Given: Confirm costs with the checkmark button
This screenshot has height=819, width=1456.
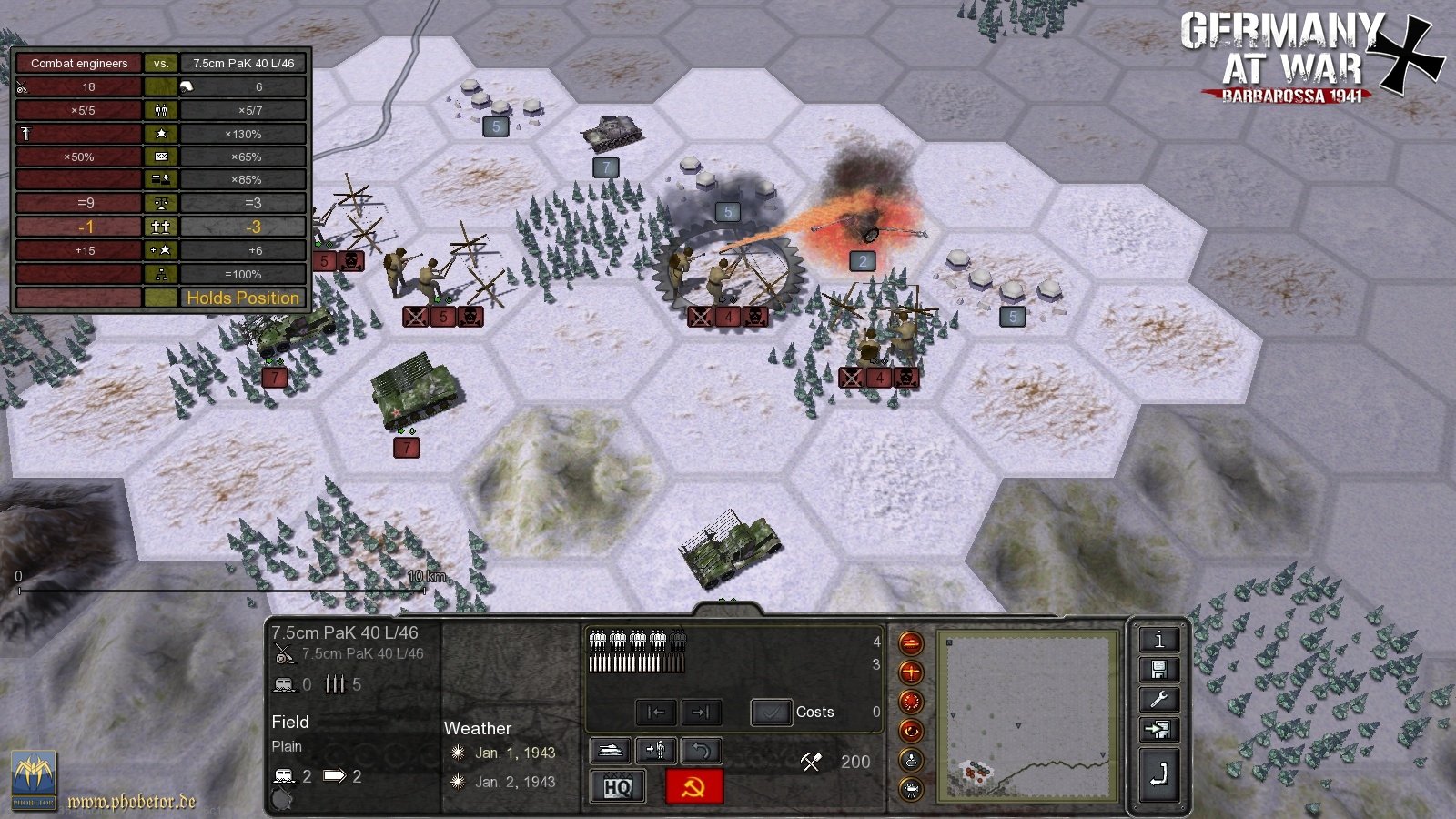Looking at the screenshot, I should (x=771, y=712).
